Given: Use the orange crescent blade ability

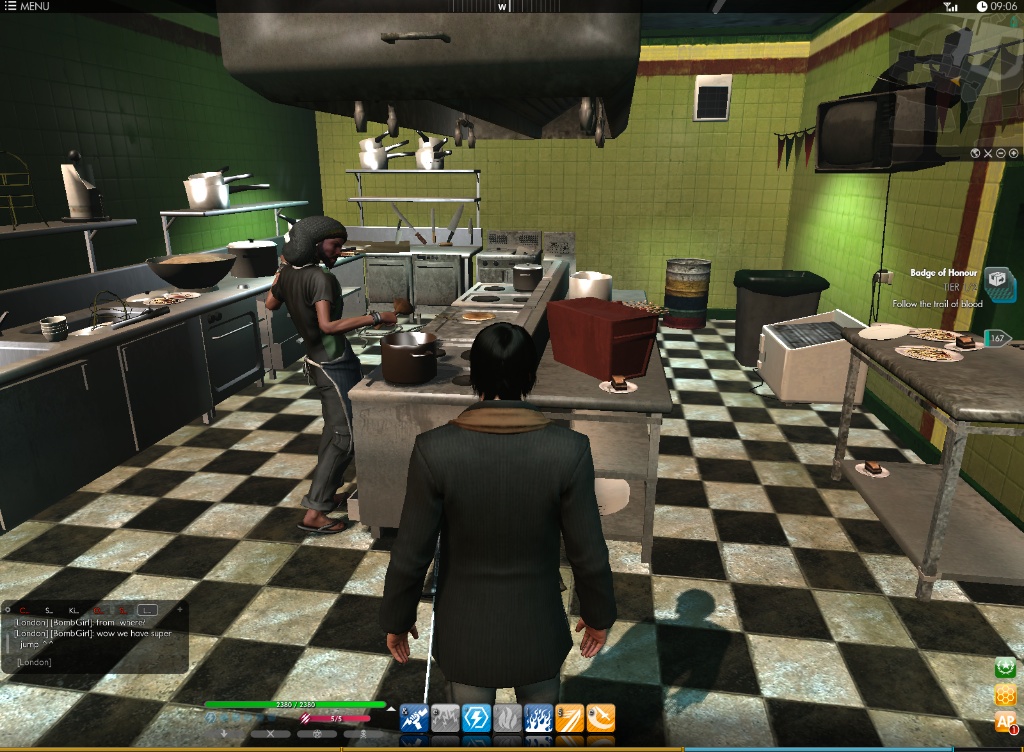Looking at the screenshot, I should (600, 717).
